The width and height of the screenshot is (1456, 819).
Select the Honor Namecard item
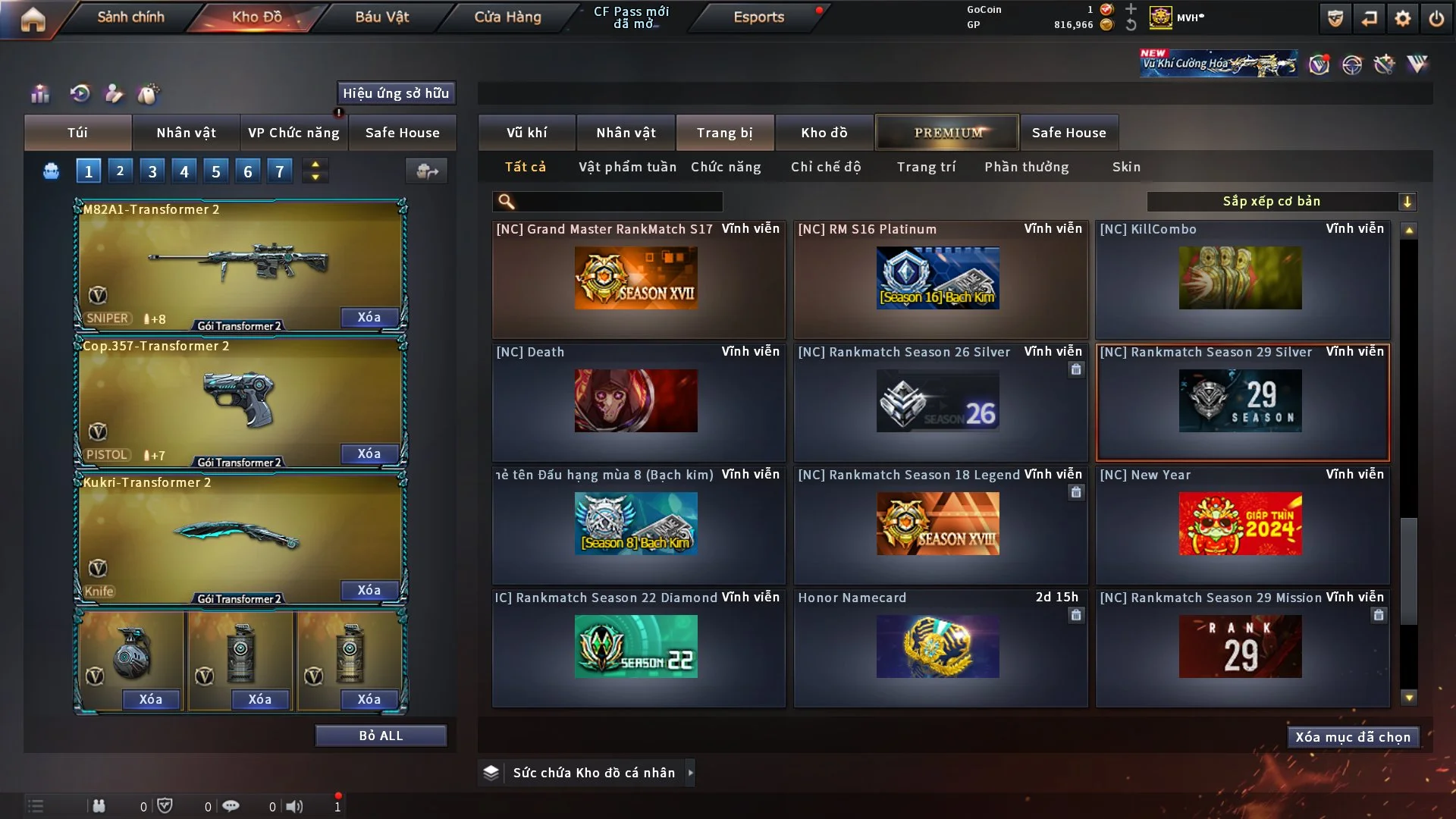point(939,647)
